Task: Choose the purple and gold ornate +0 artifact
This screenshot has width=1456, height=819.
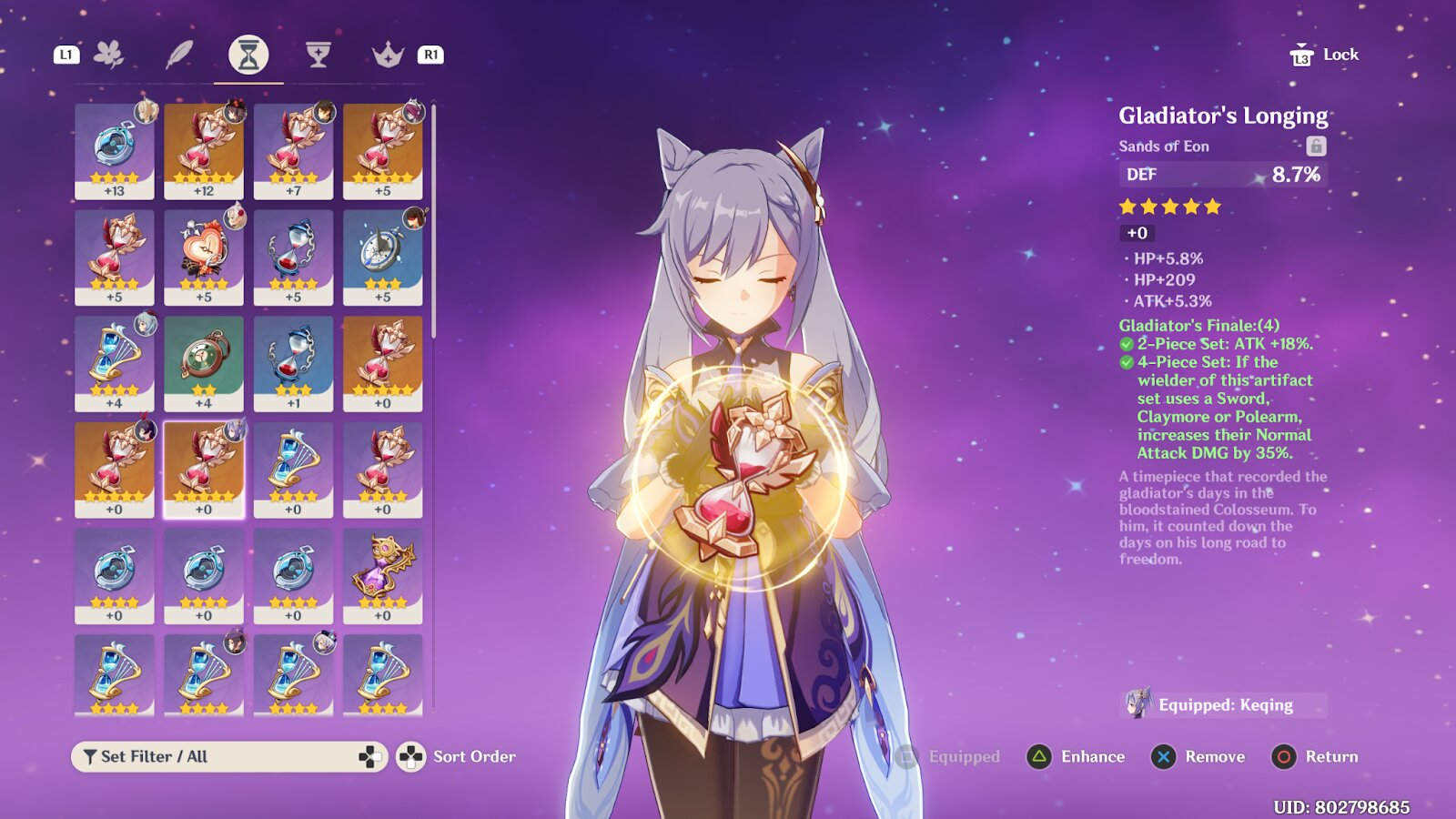Action: click(382, 575)
